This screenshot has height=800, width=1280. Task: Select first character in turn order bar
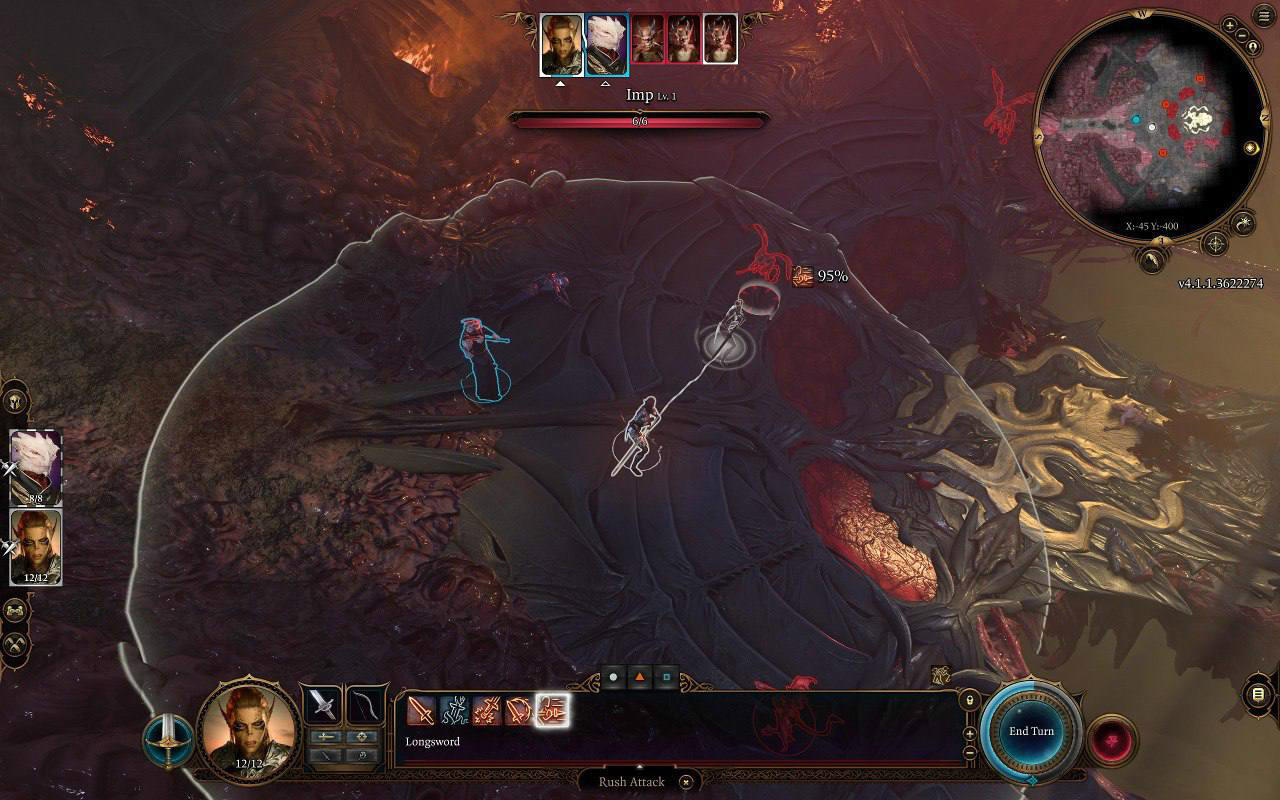pyautogui.click(x=561, y=45)
